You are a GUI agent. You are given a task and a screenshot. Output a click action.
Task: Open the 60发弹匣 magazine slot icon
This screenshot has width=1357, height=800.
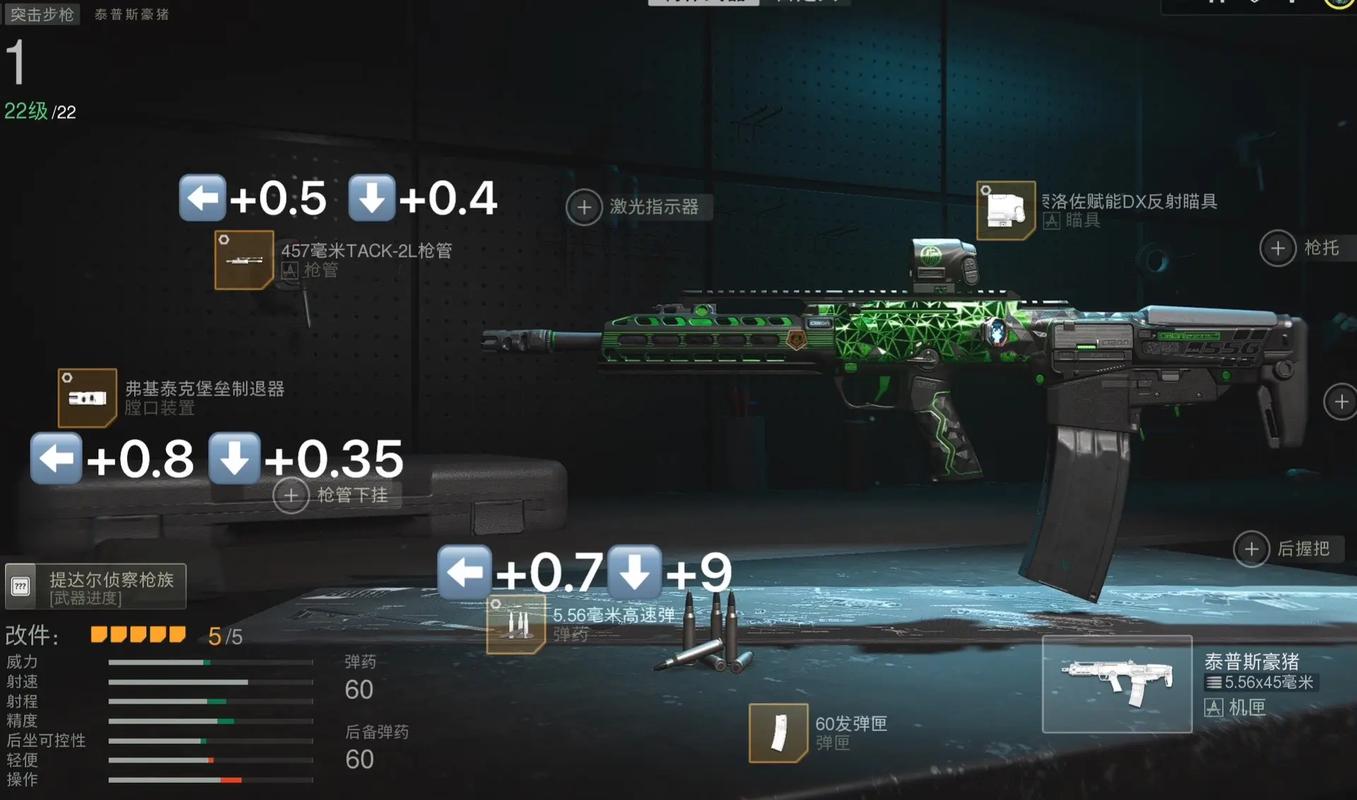(x=781, y=733)
